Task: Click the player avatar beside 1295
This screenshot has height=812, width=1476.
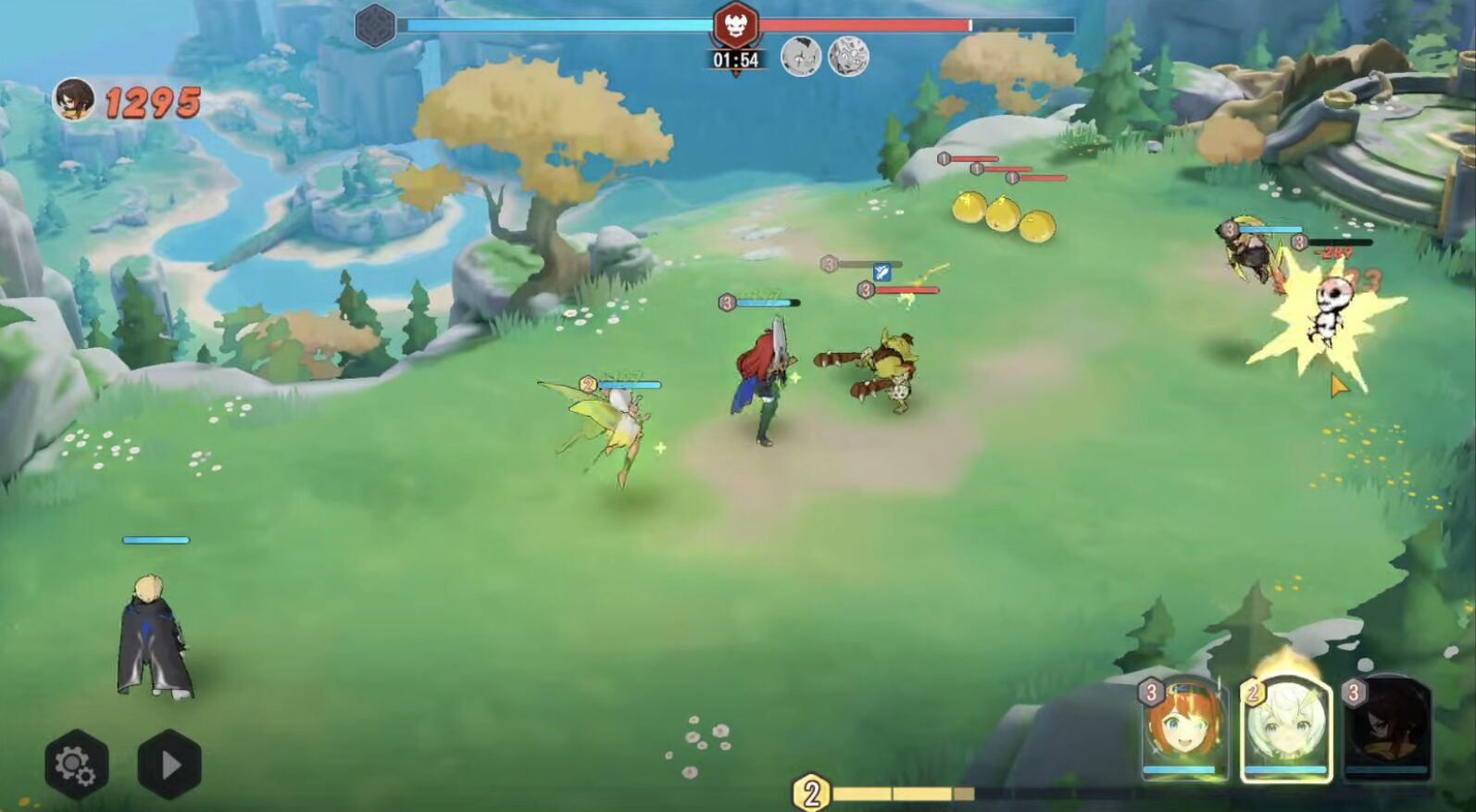Action: pyautogui.click(x=72, y=100)
